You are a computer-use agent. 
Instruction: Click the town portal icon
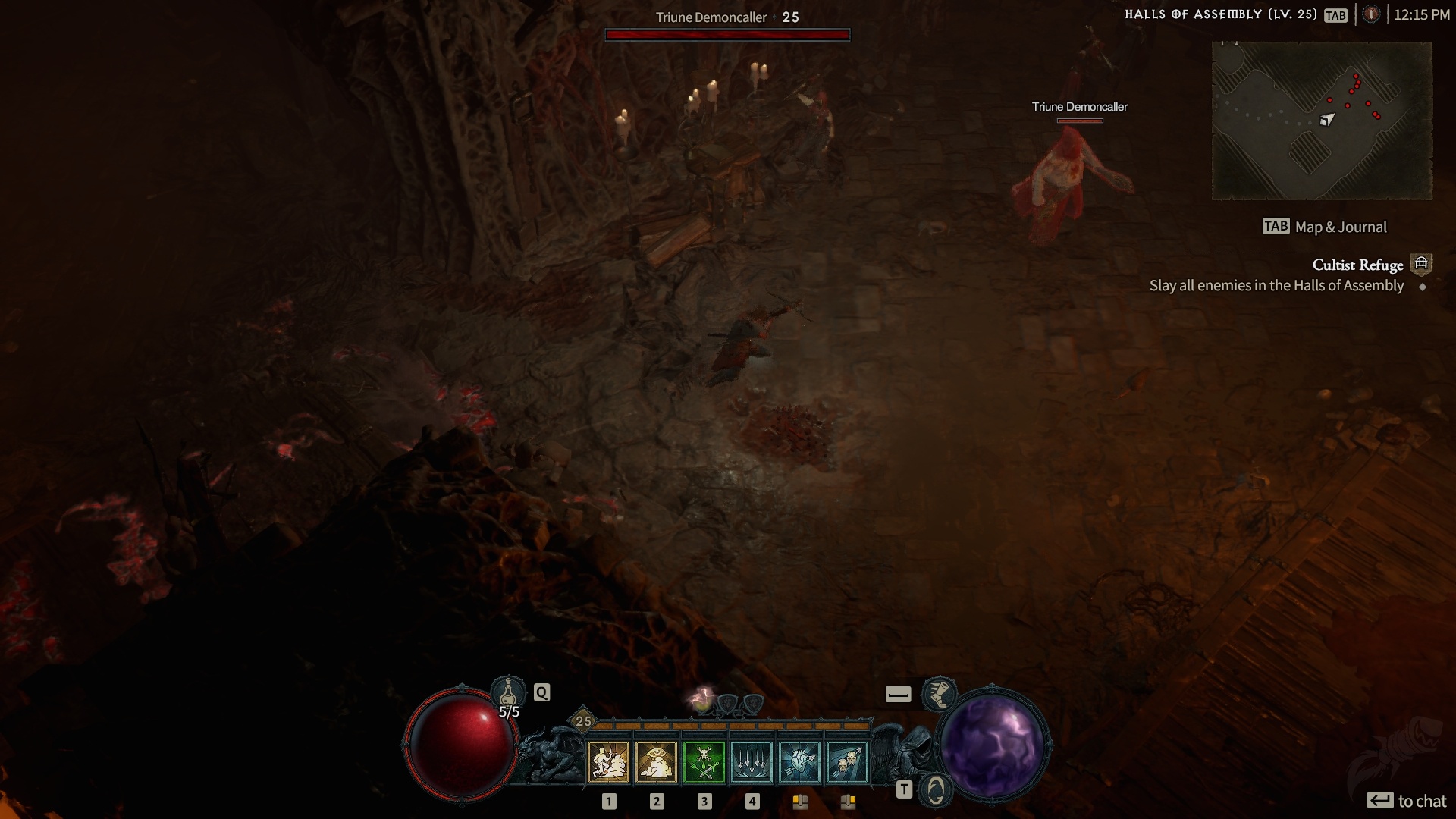tap(936, 791)
